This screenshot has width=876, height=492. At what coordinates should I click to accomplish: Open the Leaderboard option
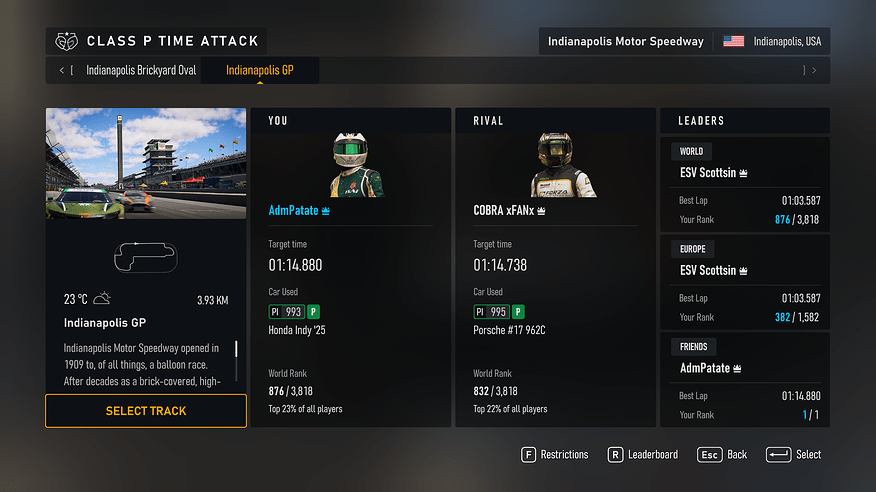click(x=643, y=454)
